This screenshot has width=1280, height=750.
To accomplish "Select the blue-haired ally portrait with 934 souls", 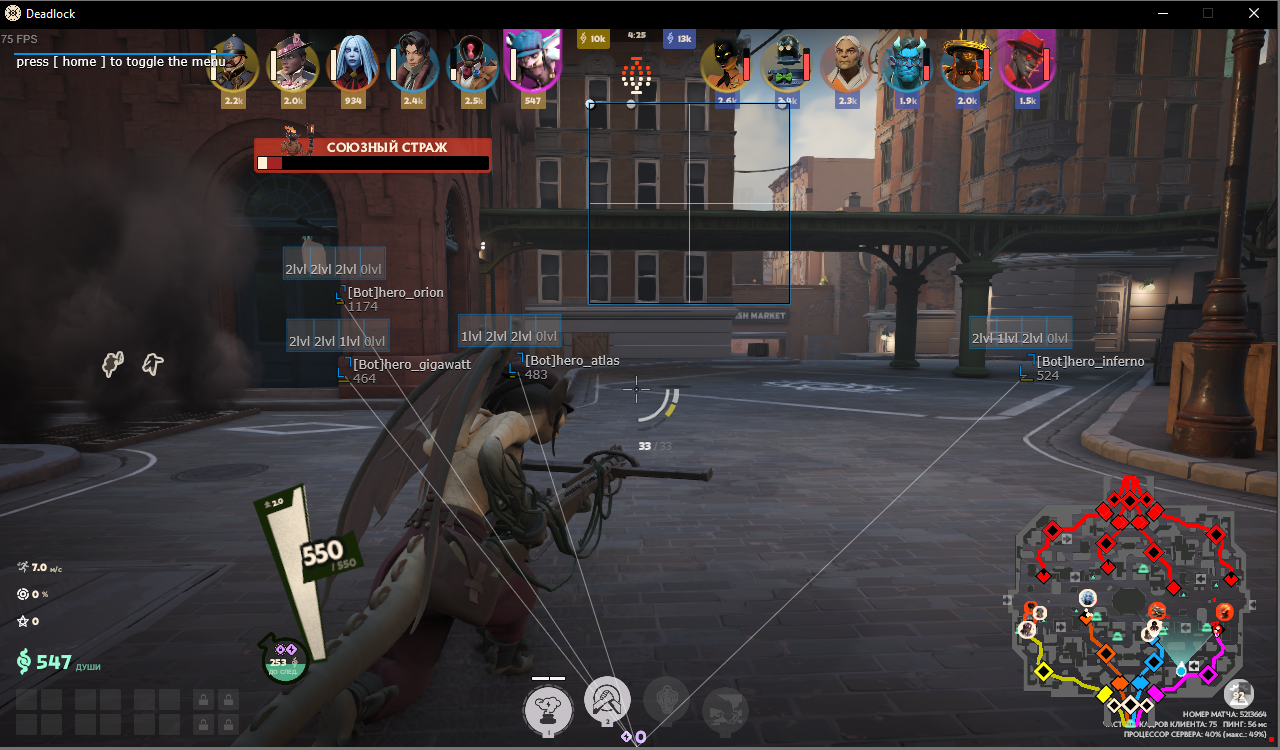I will pyautogui.click(x=352, y=64).
